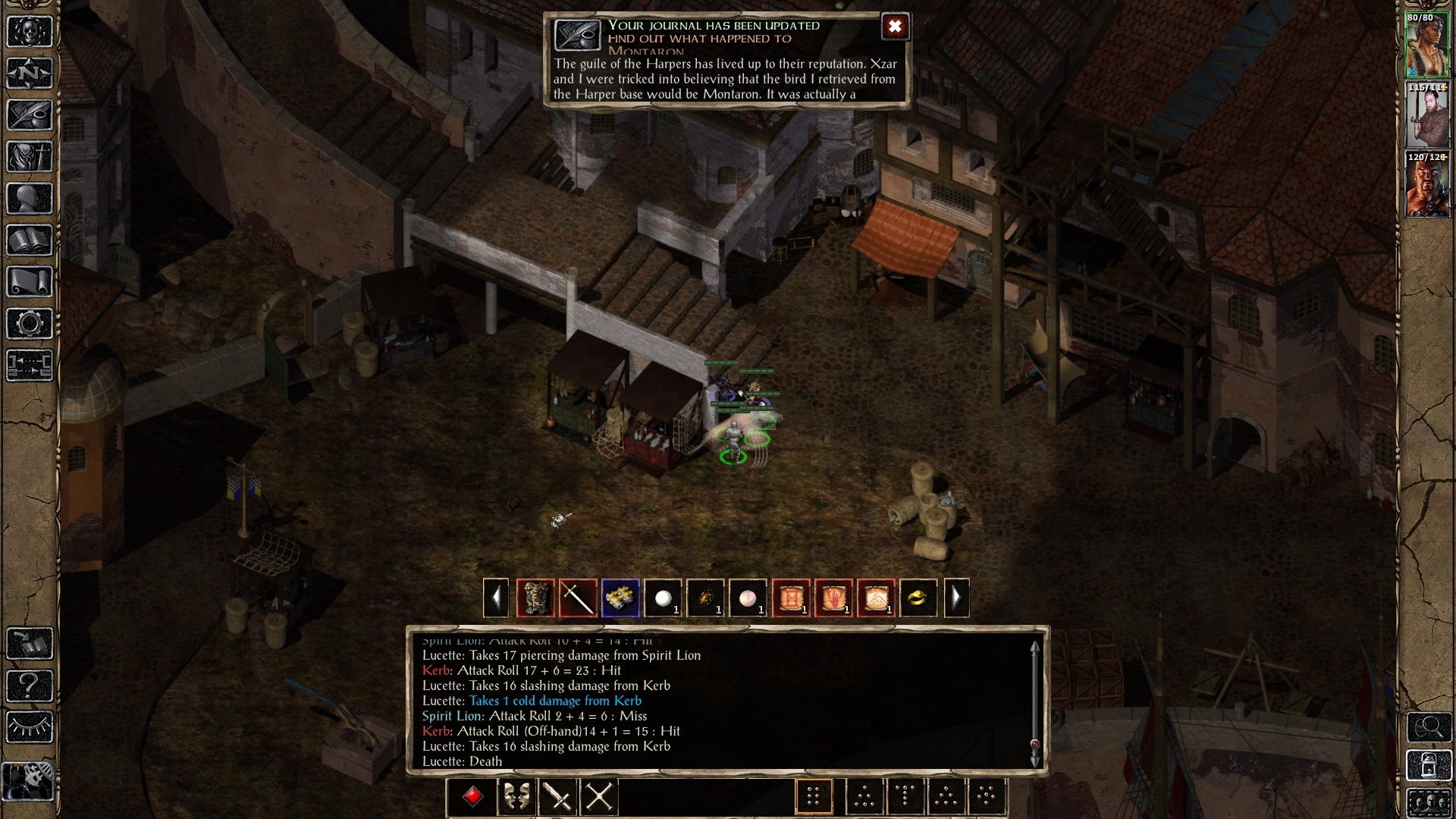Open game options via gear icon
Screen dimensions: 1456x819
(30, 324)
